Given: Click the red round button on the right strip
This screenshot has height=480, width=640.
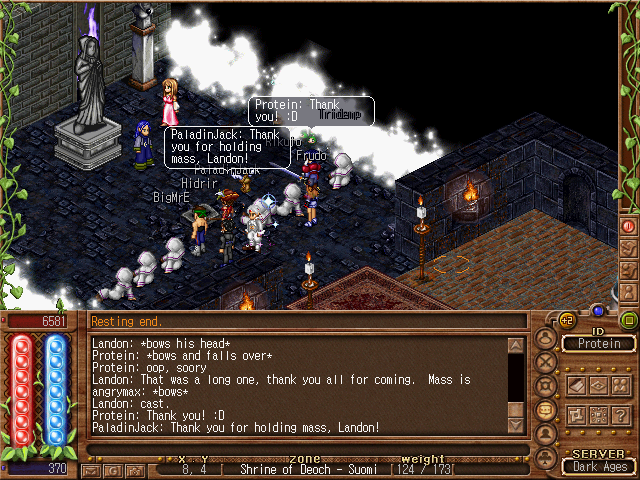Looking at the screenshot, I should tap(630, 226).
